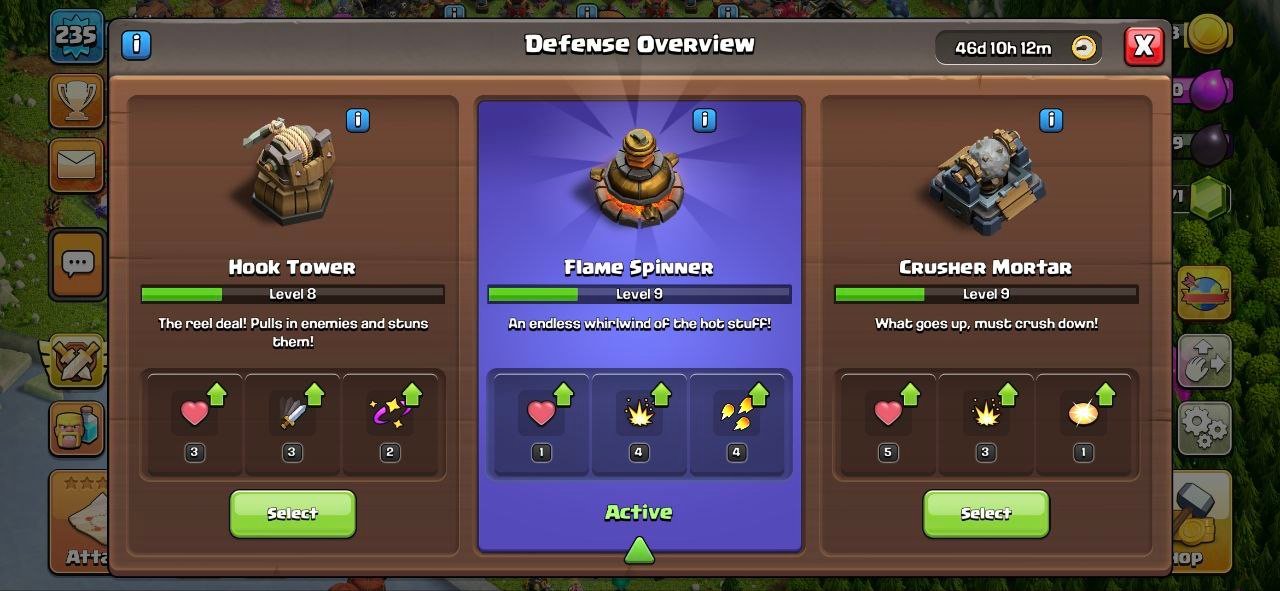Show Flame Spinner info details
This screenshot has height=591, width=1280.
(x=704, y=121)
